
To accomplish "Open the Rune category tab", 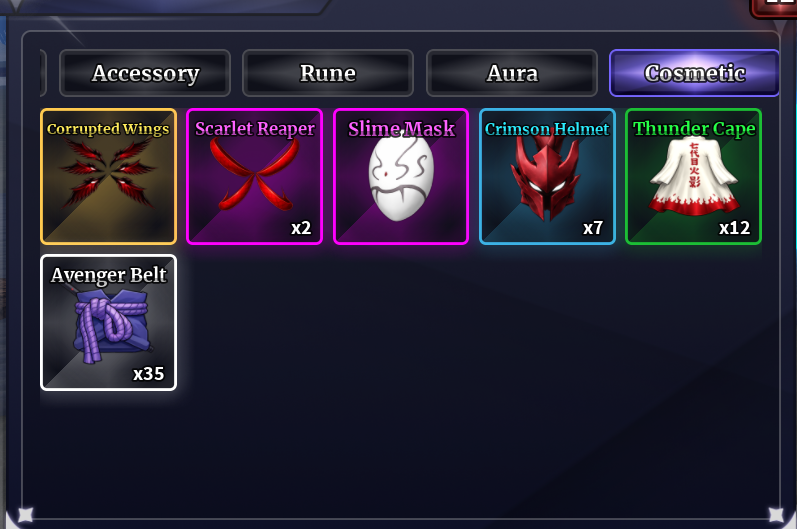I will [328, 73].
